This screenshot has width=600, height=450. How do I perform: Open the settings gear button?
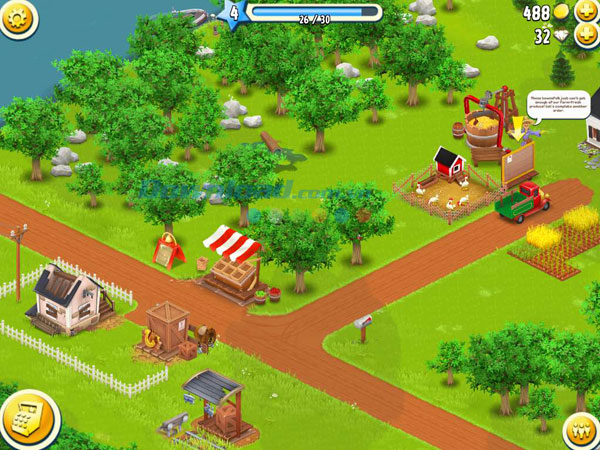(x=16, y=16)
